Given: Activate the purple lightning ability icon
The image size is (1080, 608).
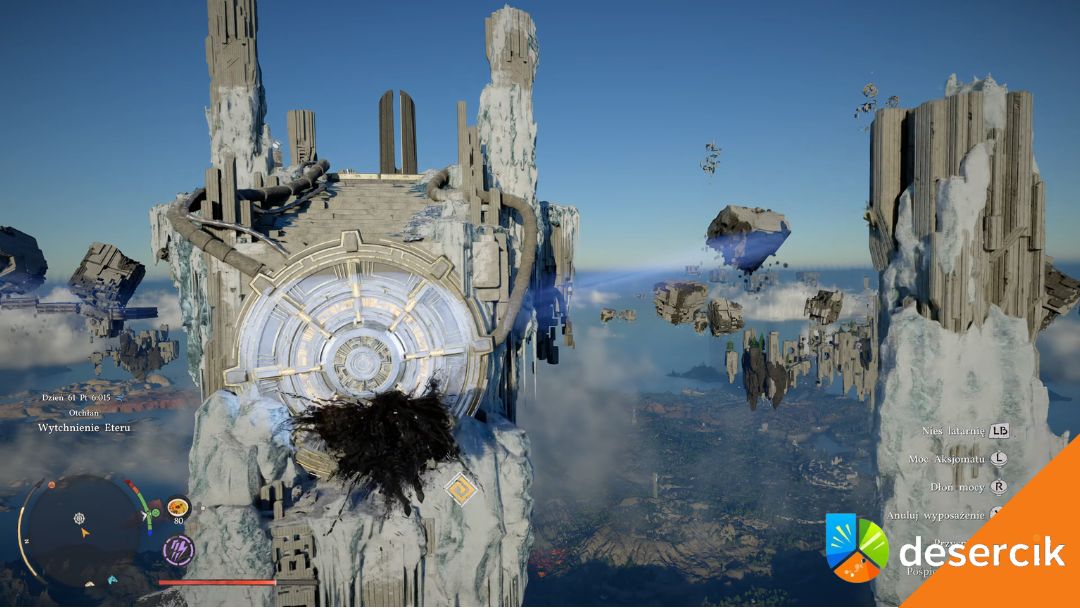Looking at the screenshot, I should click(x=178, y=549).
